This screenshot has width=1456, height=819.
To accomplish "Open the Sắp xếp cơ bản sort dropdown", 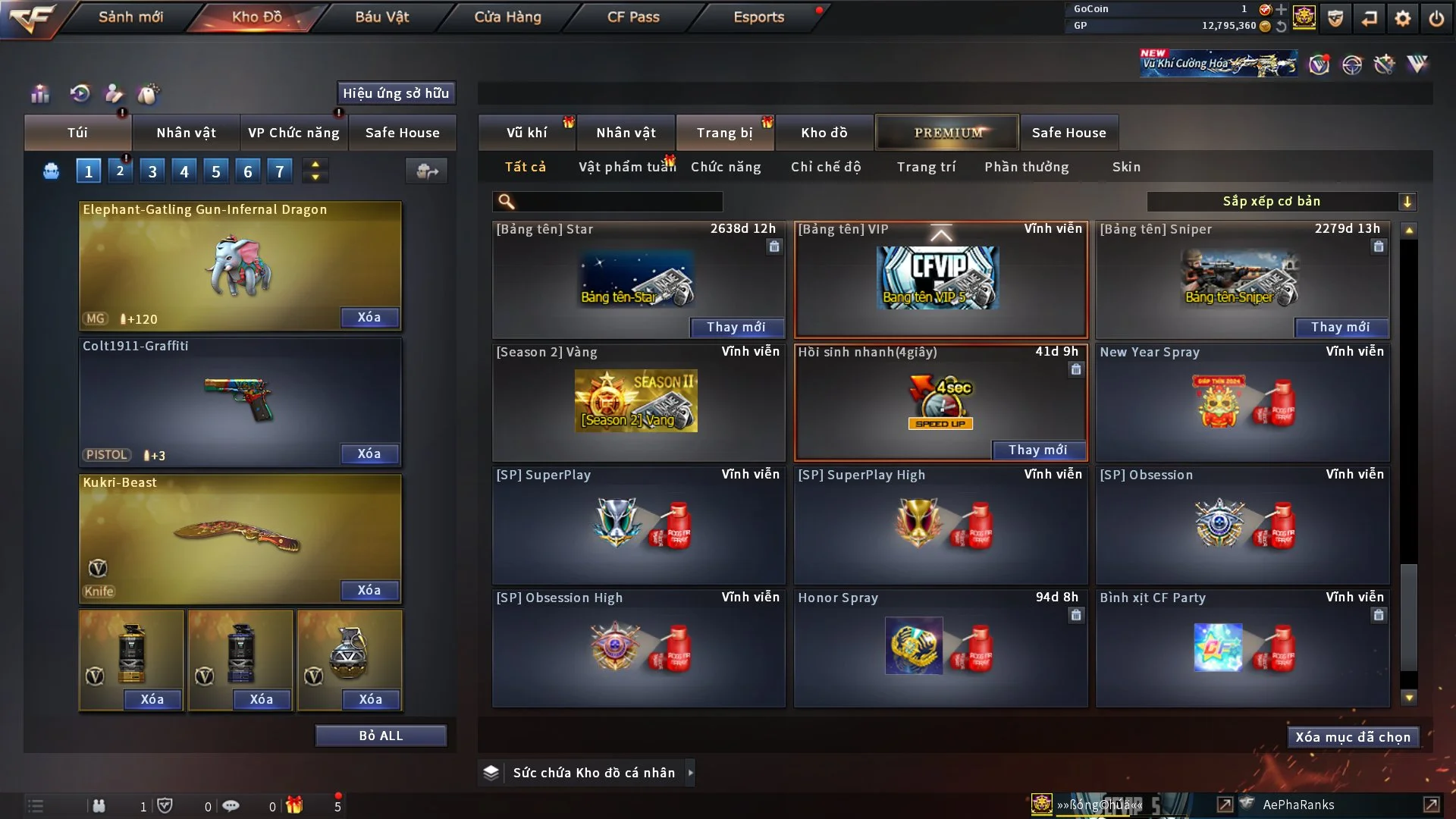I will tap(1281, 201).
